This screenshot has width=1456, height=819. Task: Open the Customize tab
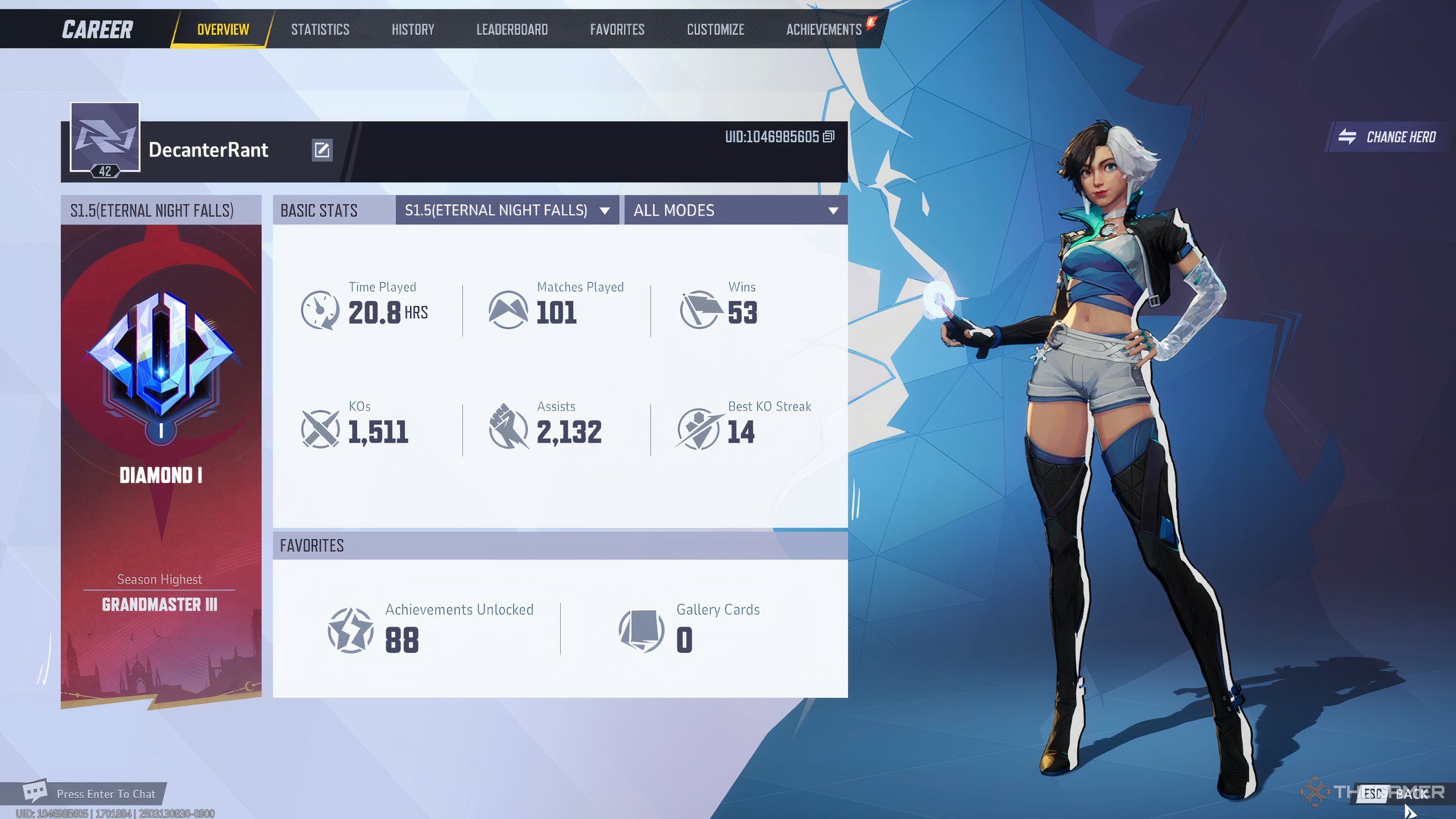point(715,30)
